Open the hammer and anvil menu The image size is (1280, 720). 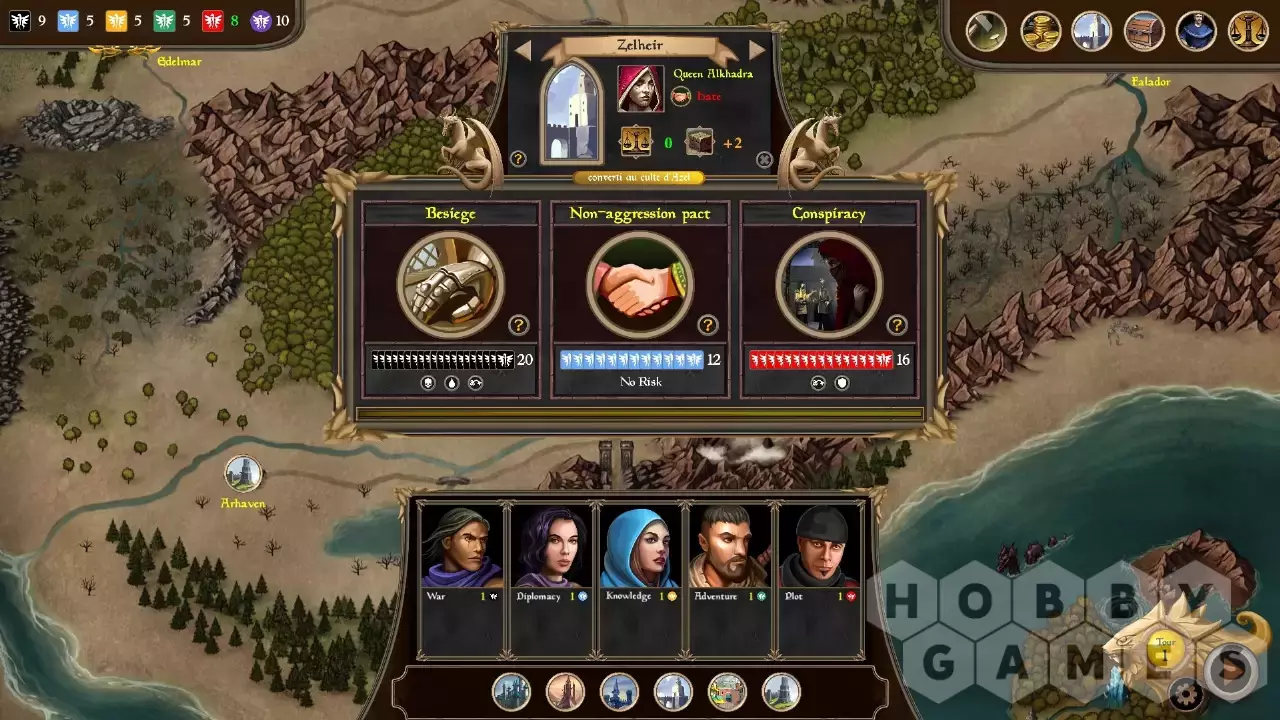tap(986, 31)
